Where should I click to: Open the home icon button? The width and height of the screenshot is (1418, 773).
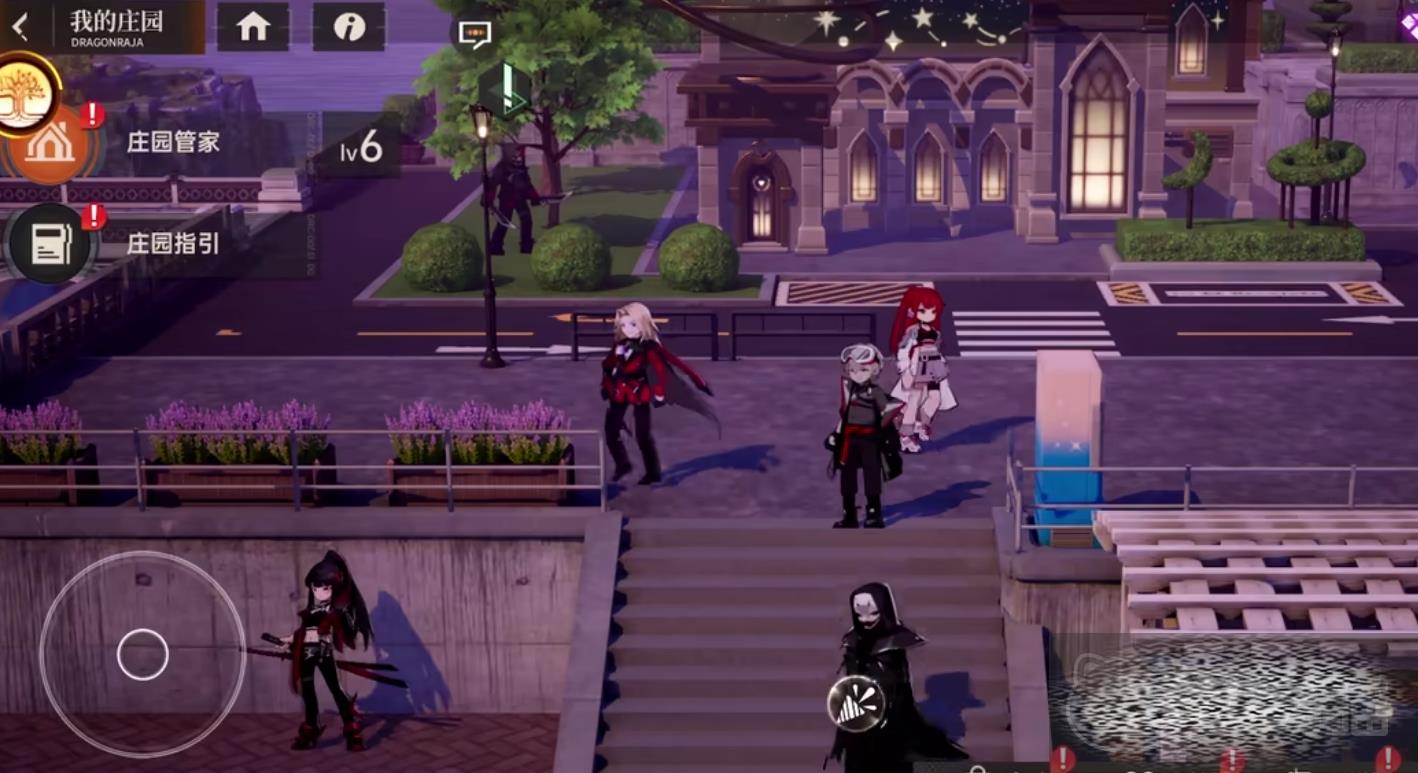253,27
